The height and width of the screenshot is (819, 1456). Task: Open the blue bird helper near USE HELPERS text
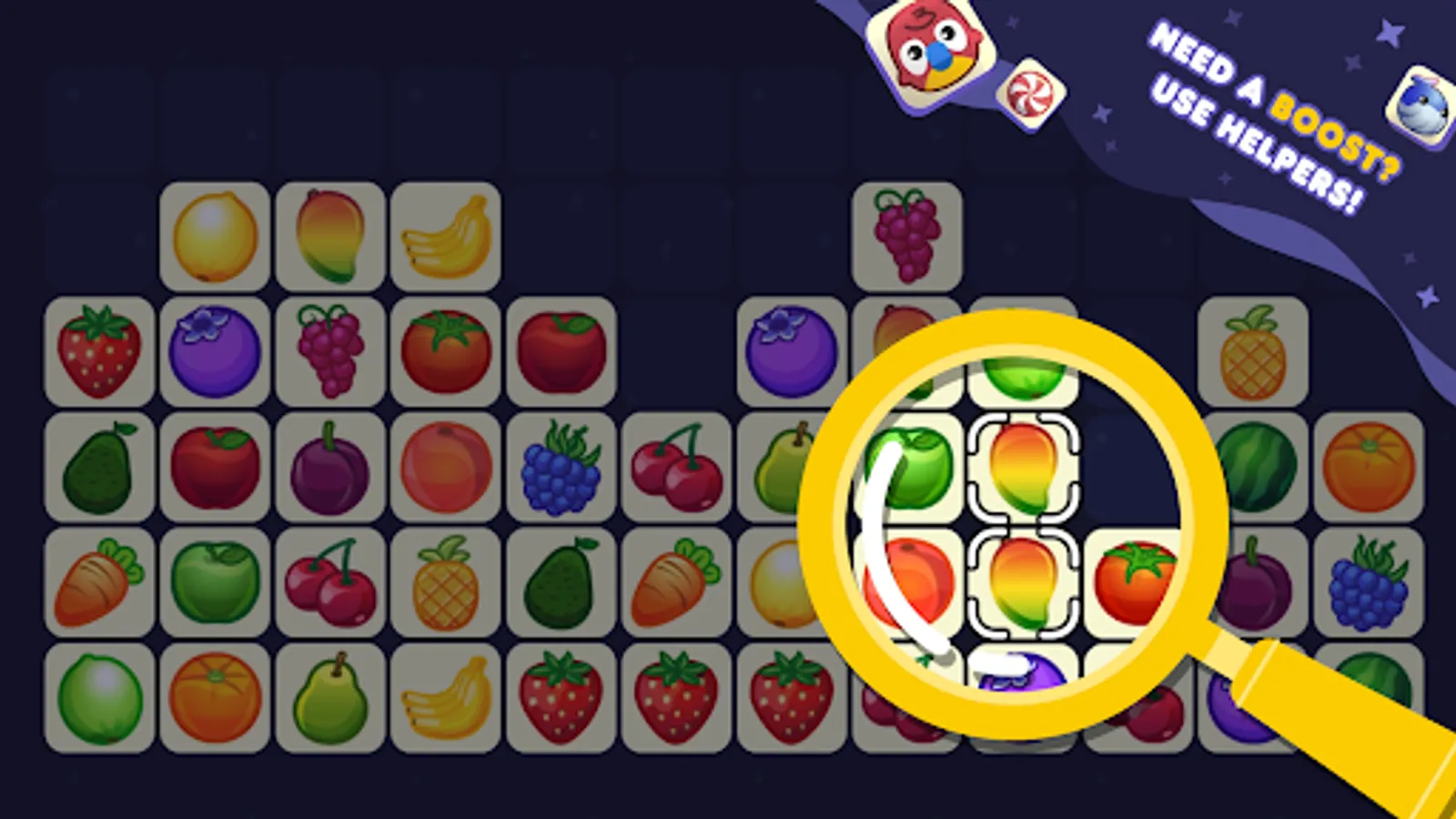[x=1420, y=100]
